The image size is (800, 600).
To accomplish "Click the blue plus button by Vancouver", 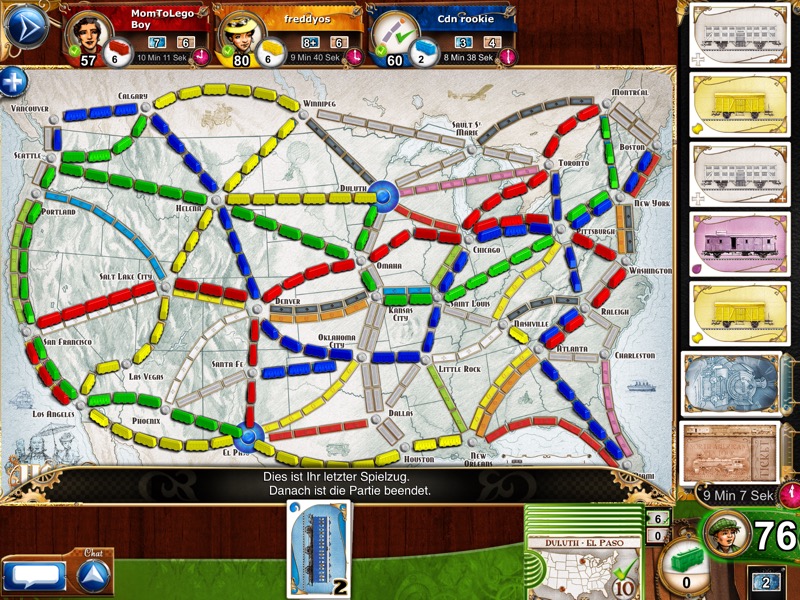I will pos(14,82).
